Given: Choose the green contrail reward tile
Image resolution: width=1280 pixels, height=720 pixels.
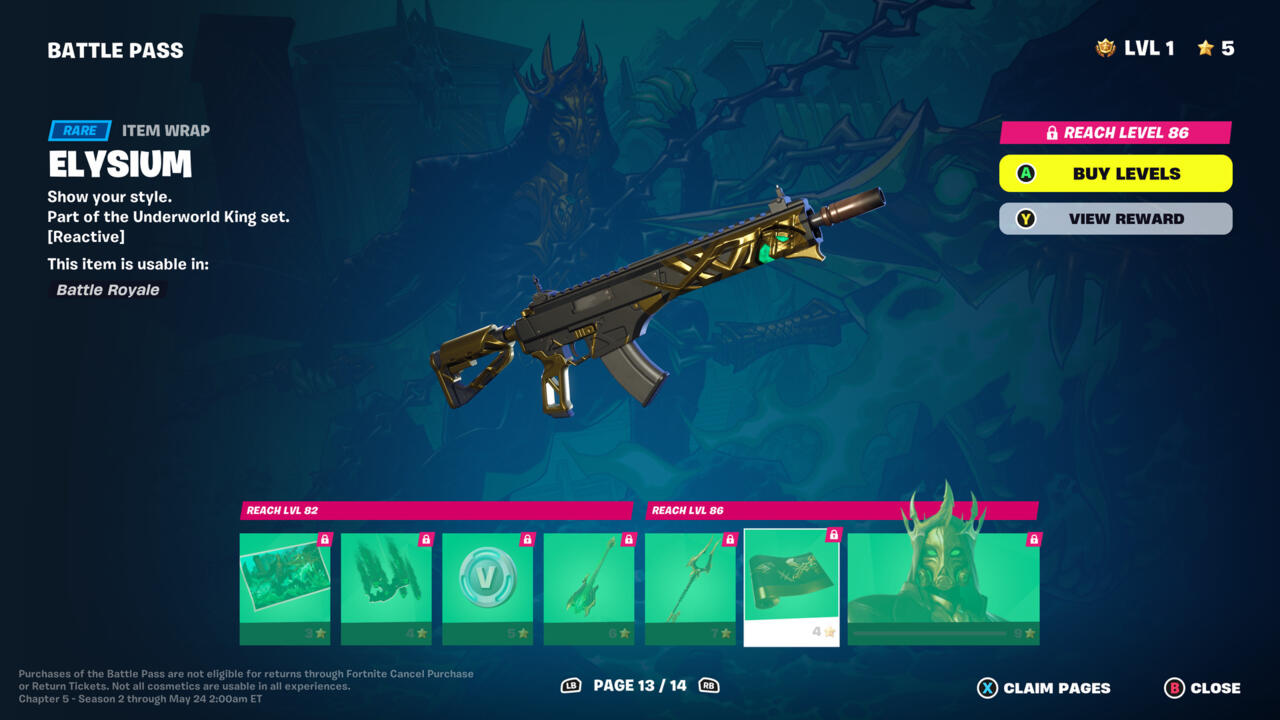Looking at the screenshot, I should click(x=386, y=588).
